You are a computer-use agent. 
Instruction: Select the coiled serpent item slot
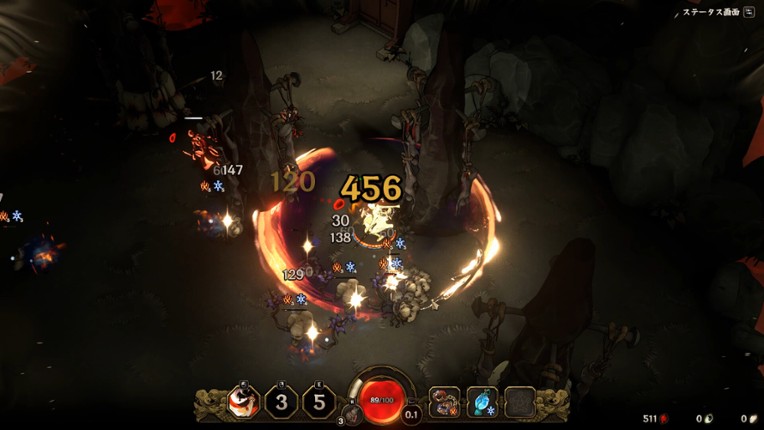pos(444,402)
